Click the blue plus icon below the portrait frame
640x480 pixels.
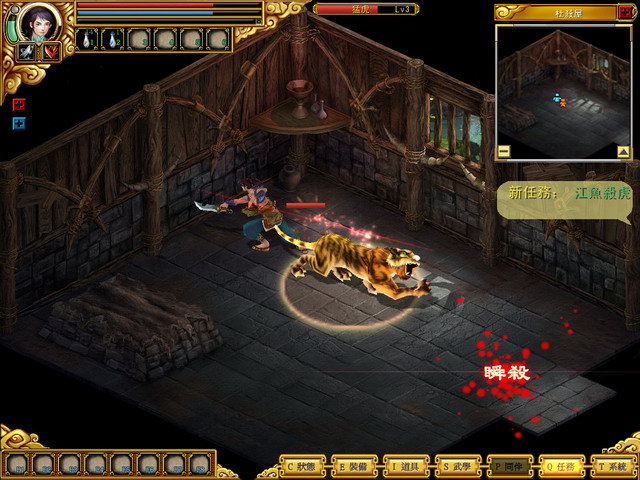(x=18, y=123)
